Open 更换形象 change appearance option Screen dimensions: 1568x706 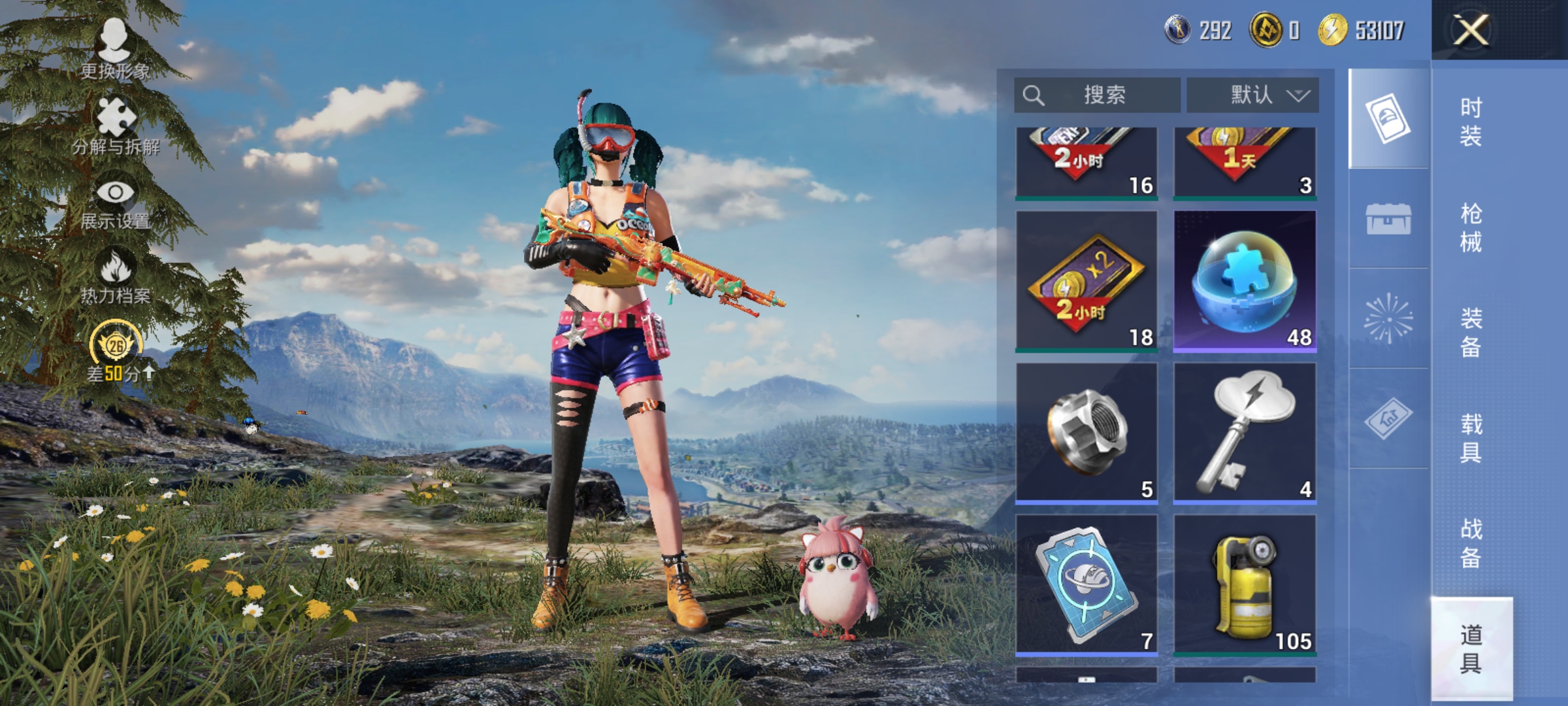click(115, 49)
